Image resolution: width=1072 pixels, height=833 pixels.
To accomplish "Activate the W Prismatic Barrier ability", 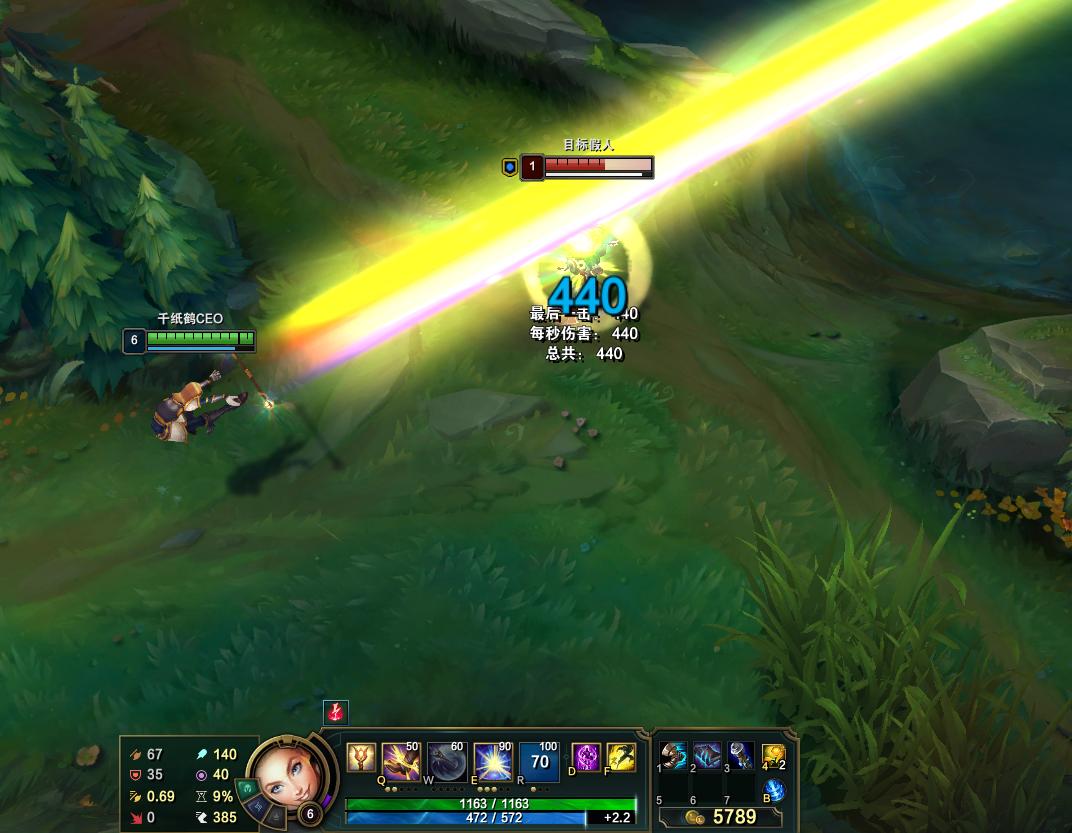I will point(447,761).
